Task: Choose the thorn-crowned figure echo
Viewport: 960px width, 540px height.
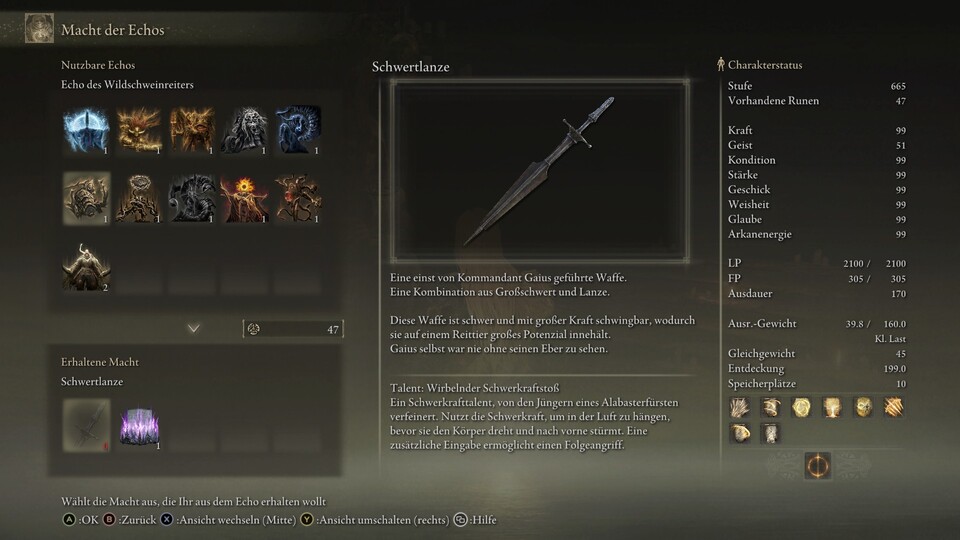Action: tap(139, 198)
